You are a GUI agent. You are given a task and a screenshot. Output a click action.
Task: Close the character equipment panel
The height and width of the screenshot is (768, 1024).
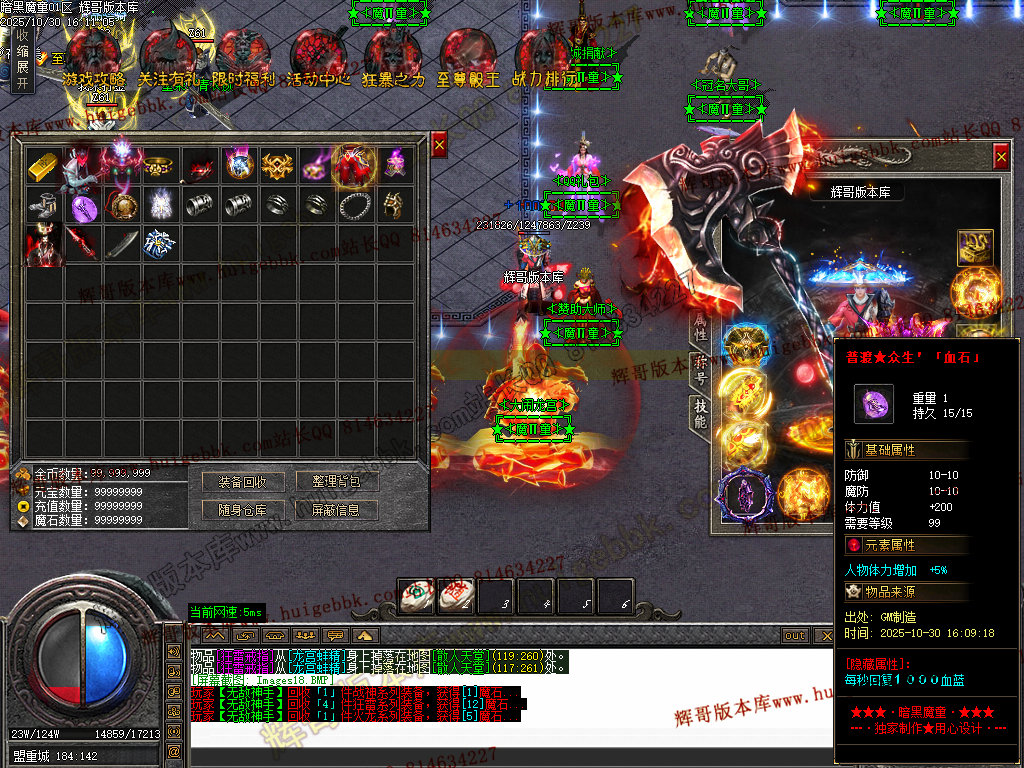pyautogui.click(x=1001, y=156)
